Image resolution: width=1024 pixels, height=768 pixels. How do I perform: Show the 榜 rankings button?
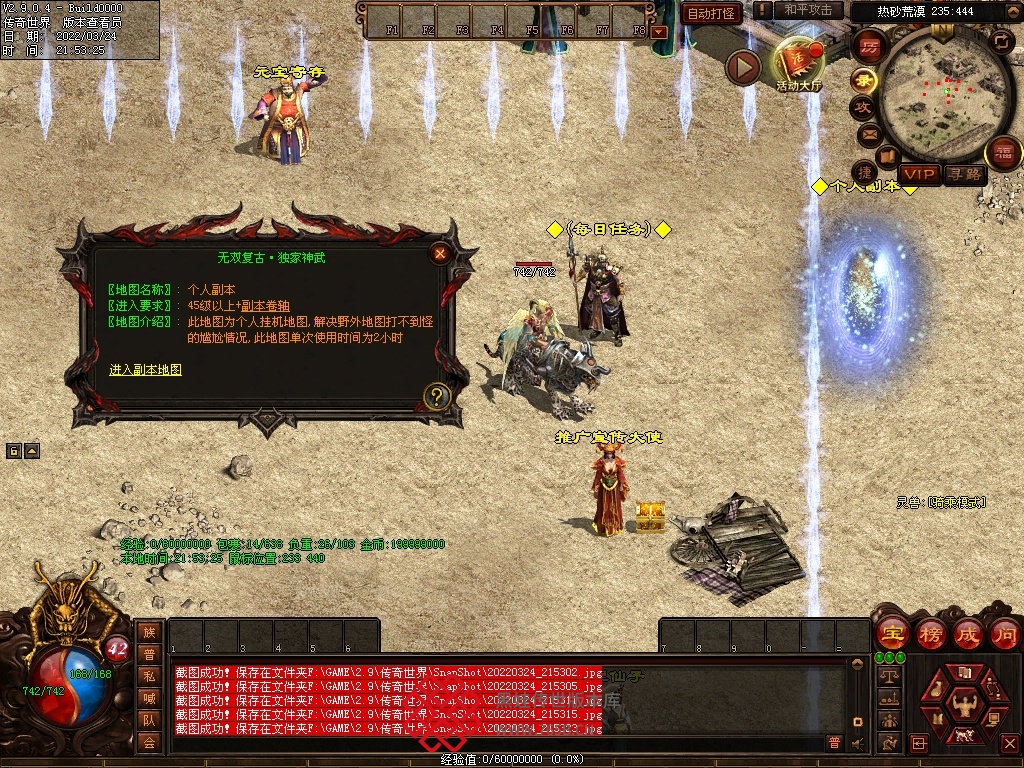point(930,633)
